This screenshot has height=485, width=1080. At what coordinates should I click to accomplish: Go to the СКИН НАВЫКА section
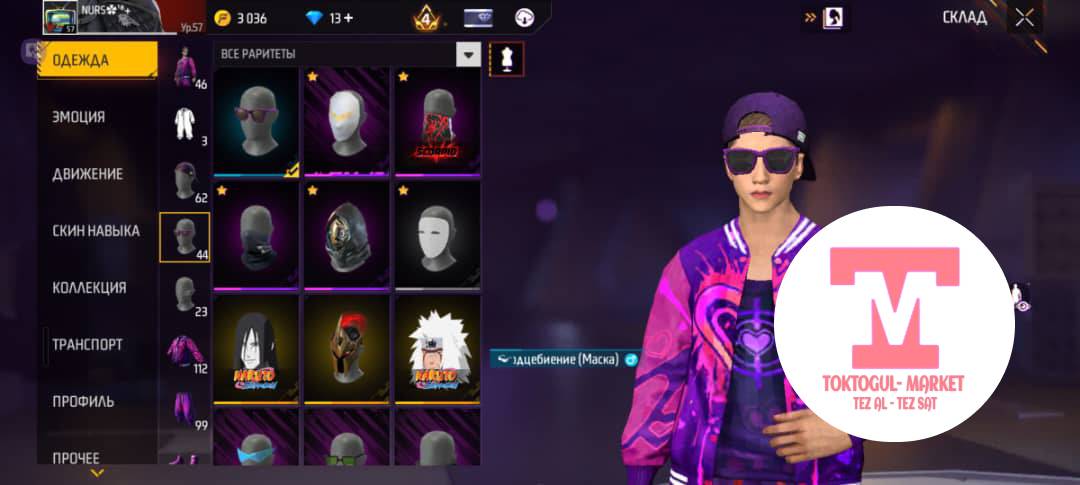[x=96, y=231]
